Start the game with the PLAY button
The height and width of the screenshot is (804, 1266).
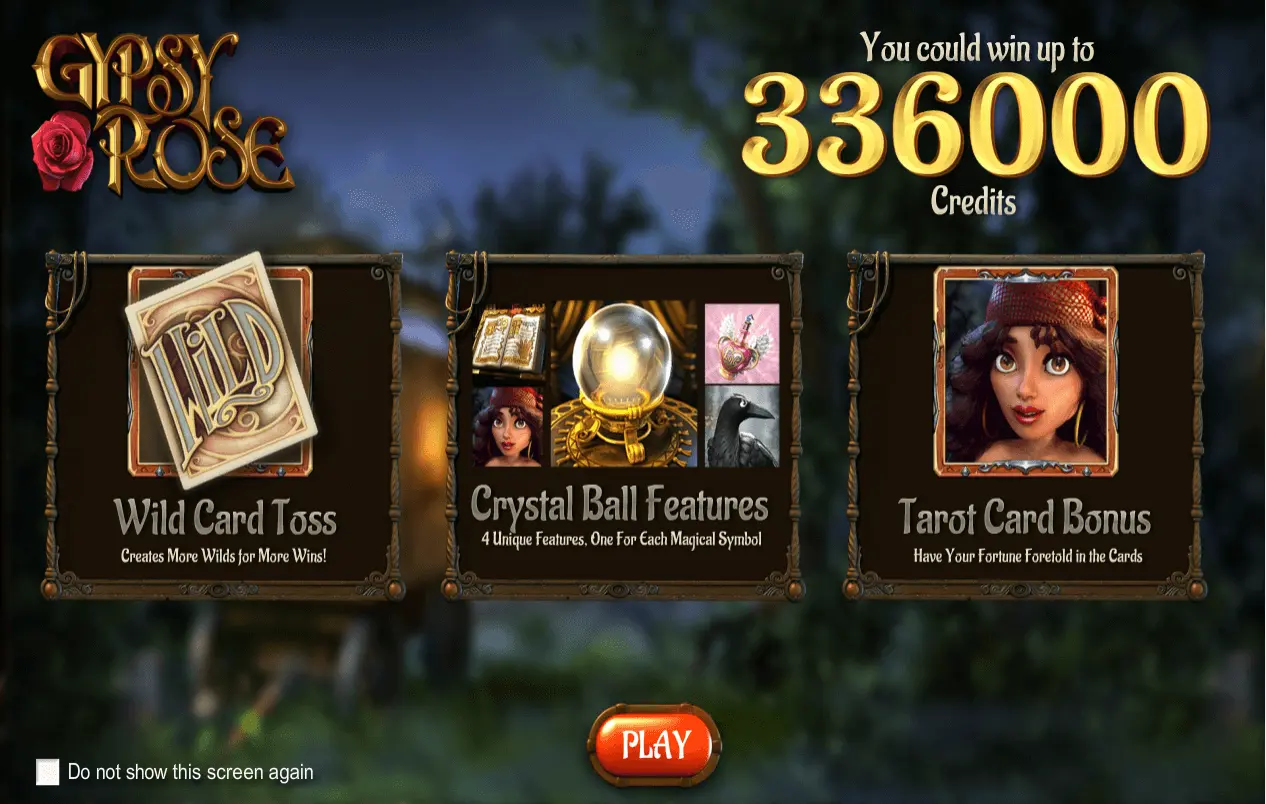click(655, 745)
